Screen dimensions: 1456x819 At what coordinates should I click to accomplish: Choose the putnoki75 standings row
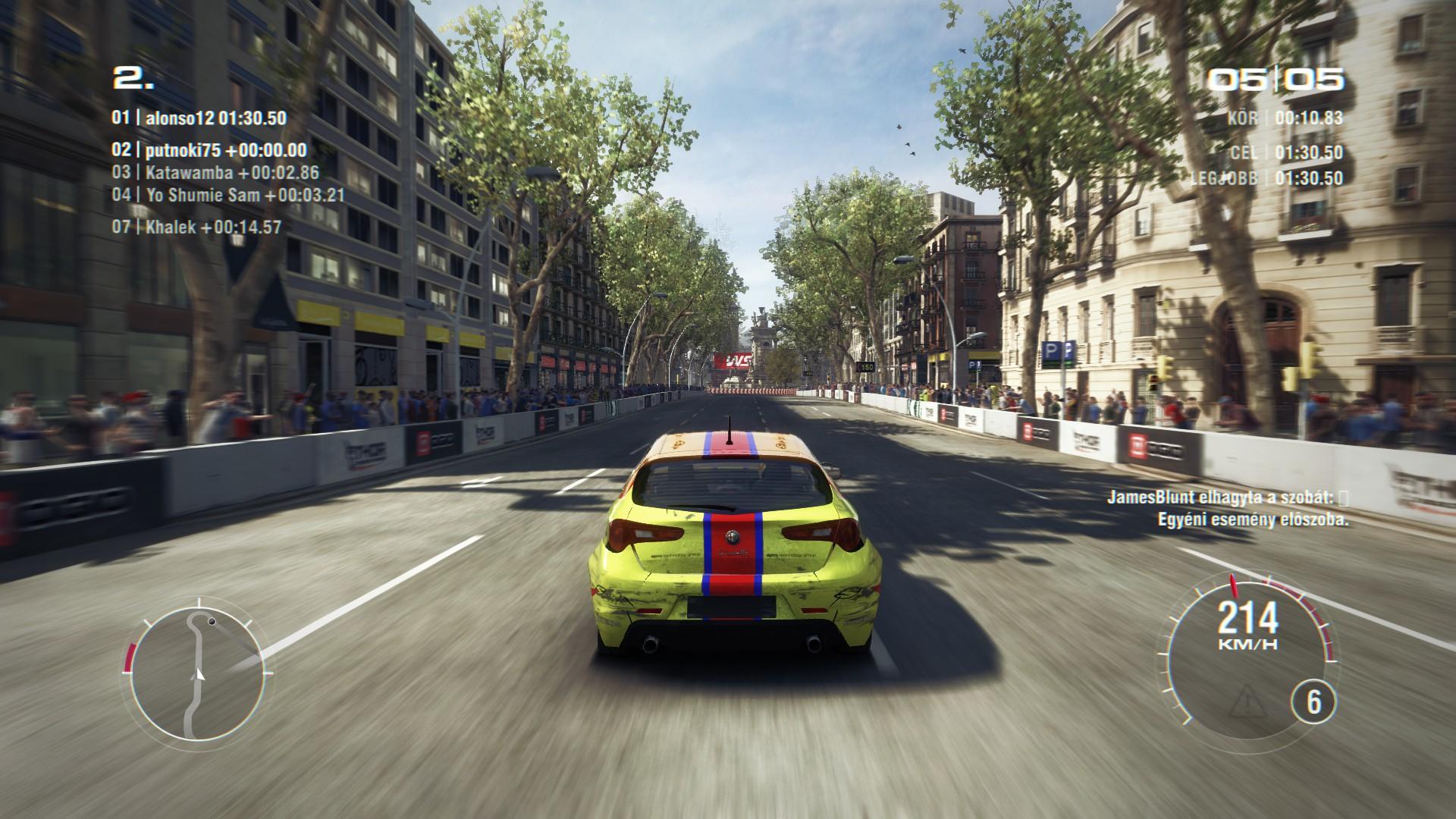(x=209, y=150)
